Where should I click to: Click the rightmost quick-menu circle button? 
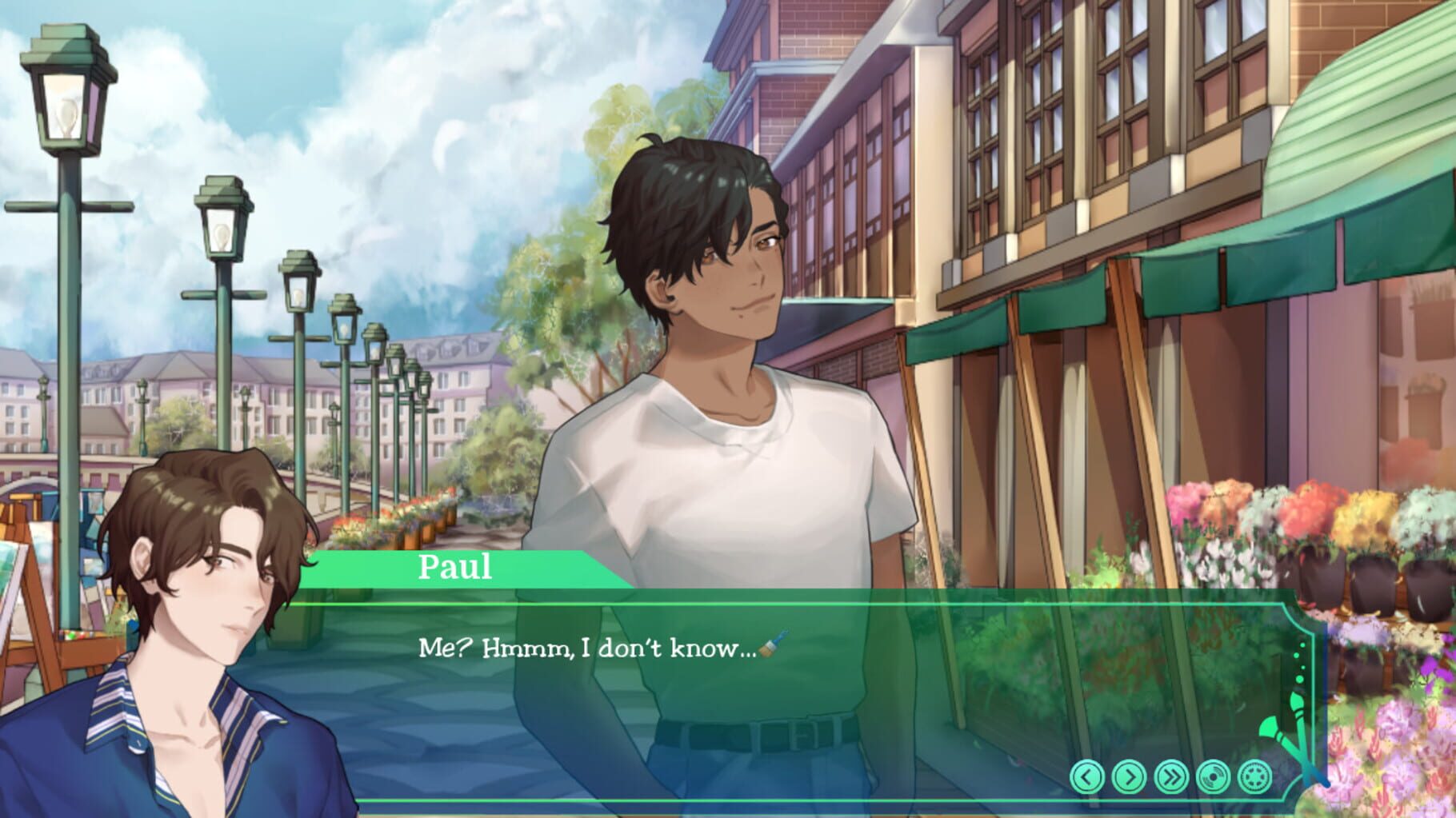pos(1254,776)
